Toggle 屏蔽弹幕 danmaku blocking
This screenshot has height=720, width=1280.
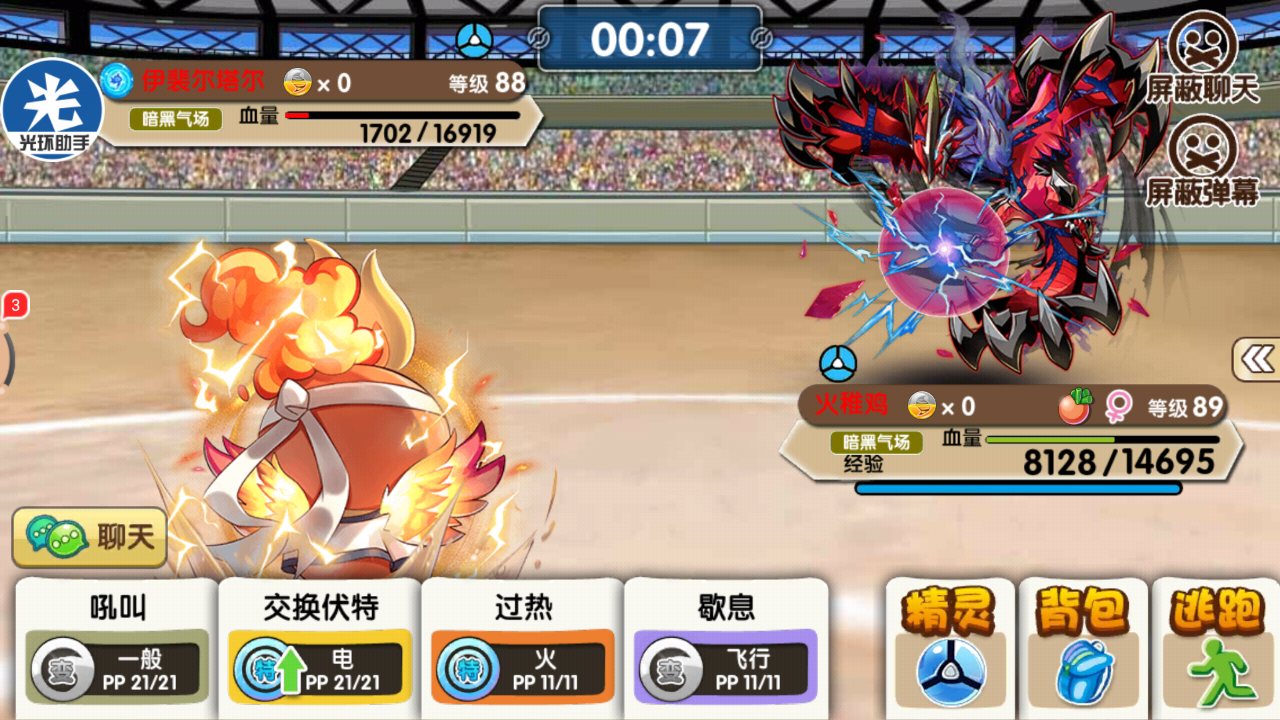tap(1202, 160)
